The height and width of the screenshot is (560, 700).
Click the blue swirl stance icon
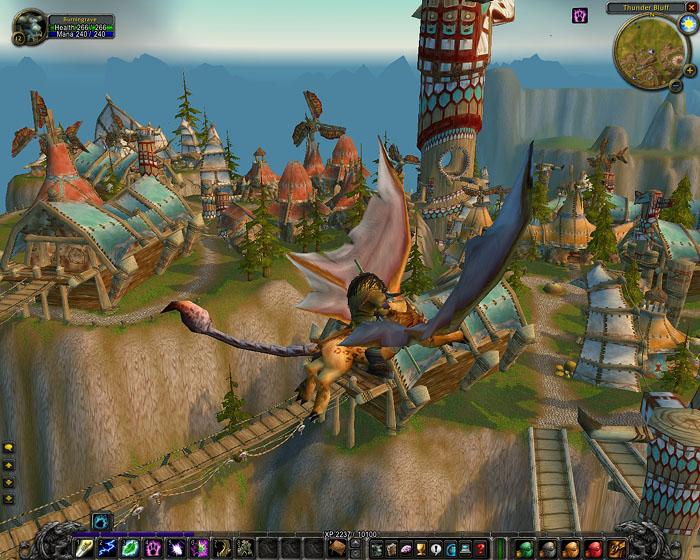pos(100,521)
